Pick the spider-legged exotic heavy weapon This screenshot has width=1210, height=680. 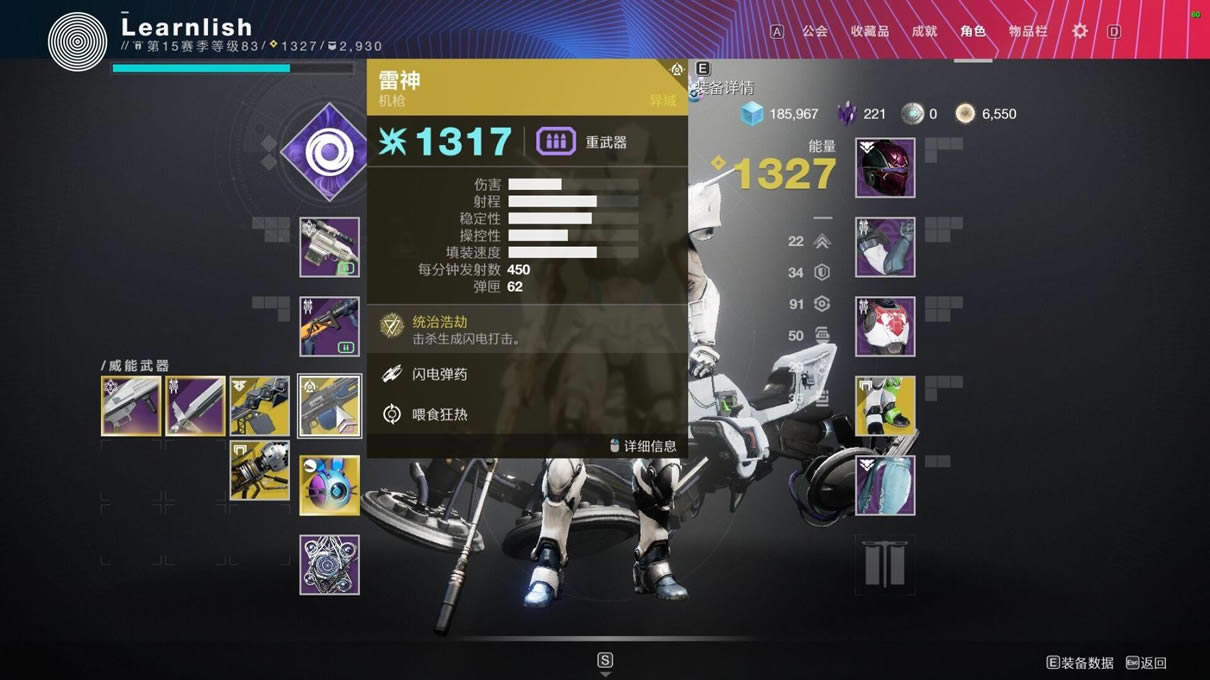tap(260, 470)
